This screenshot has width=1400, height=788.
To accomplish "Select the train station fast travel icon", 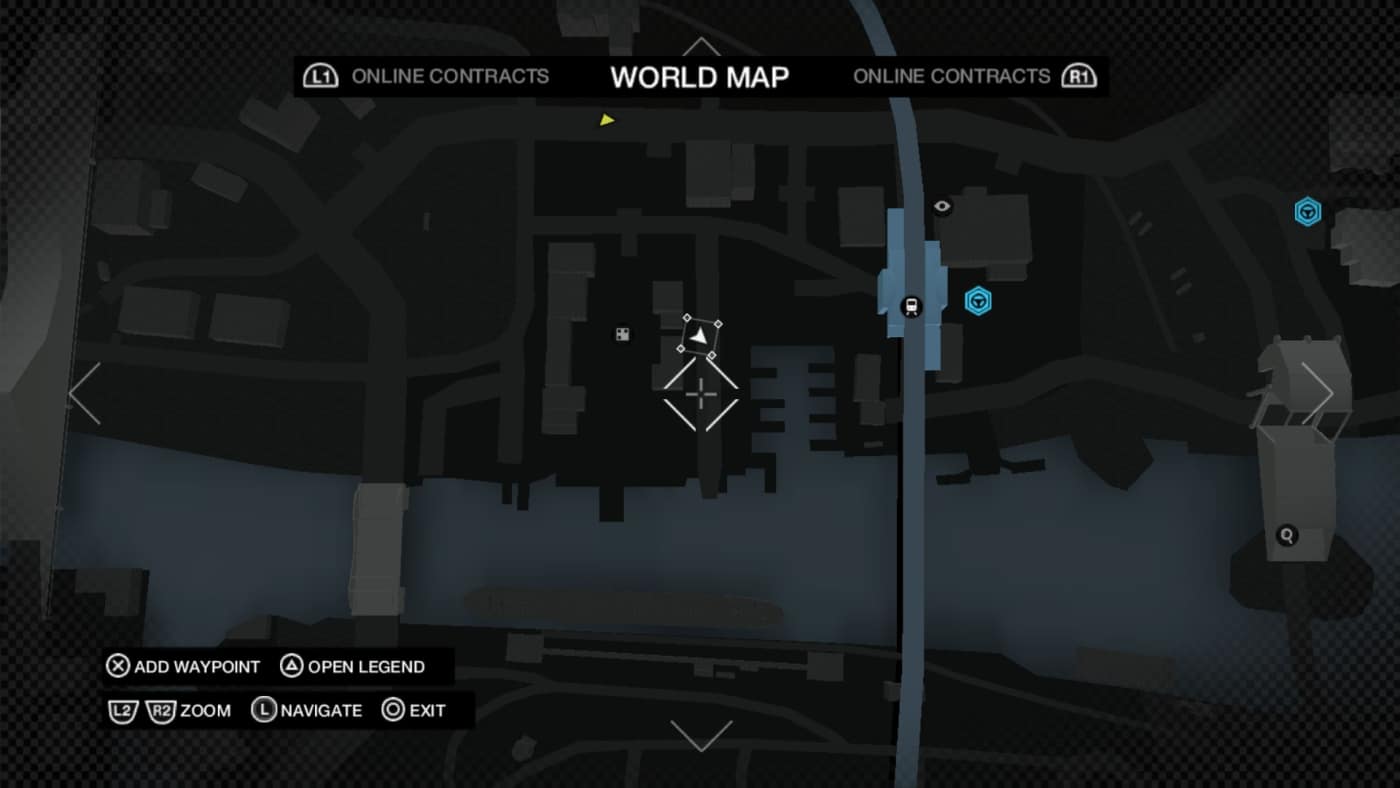I will (x=913, y=303).
